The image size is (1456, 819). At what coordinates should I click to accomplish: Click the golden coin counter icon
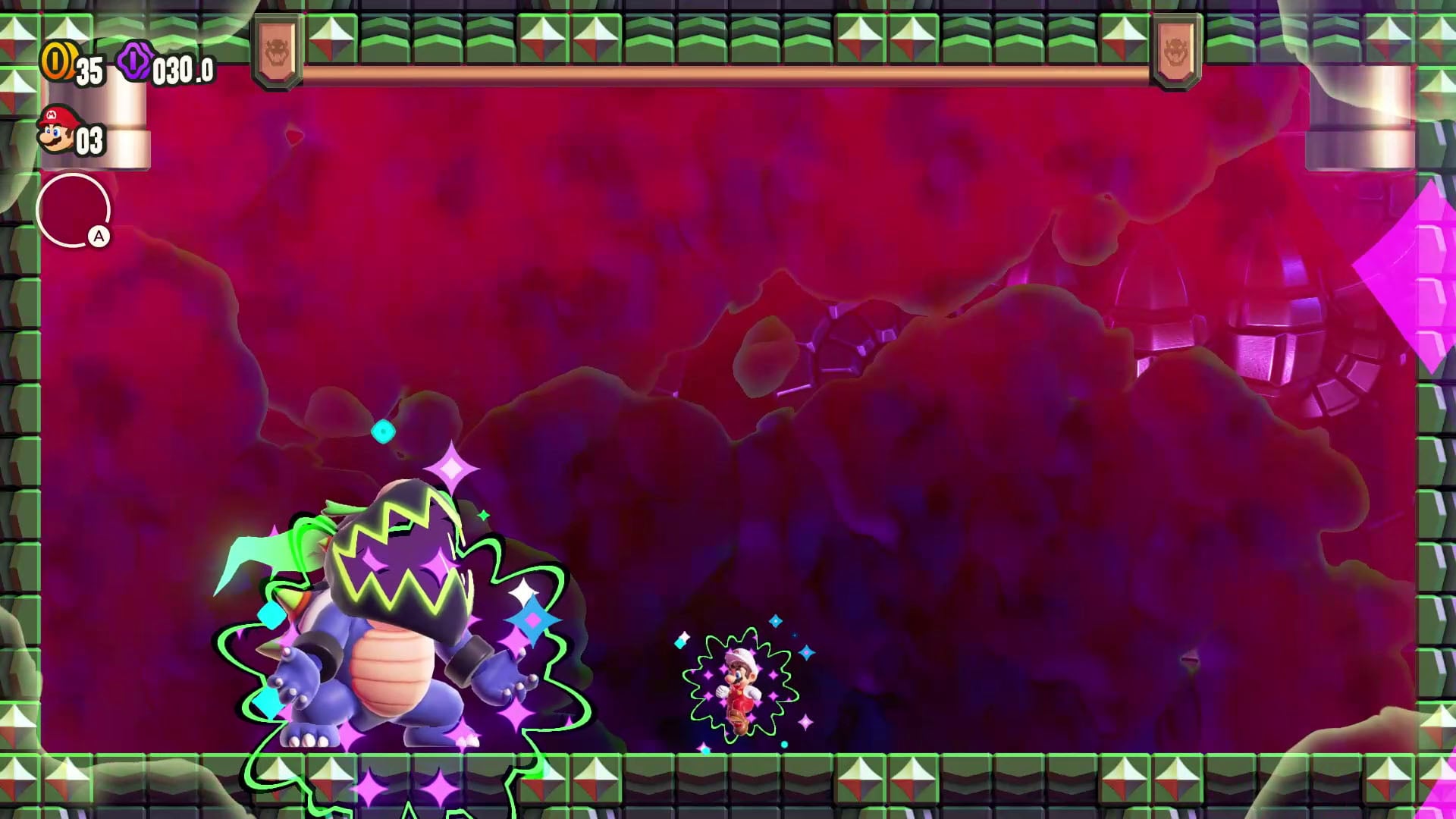coord(59,61)
